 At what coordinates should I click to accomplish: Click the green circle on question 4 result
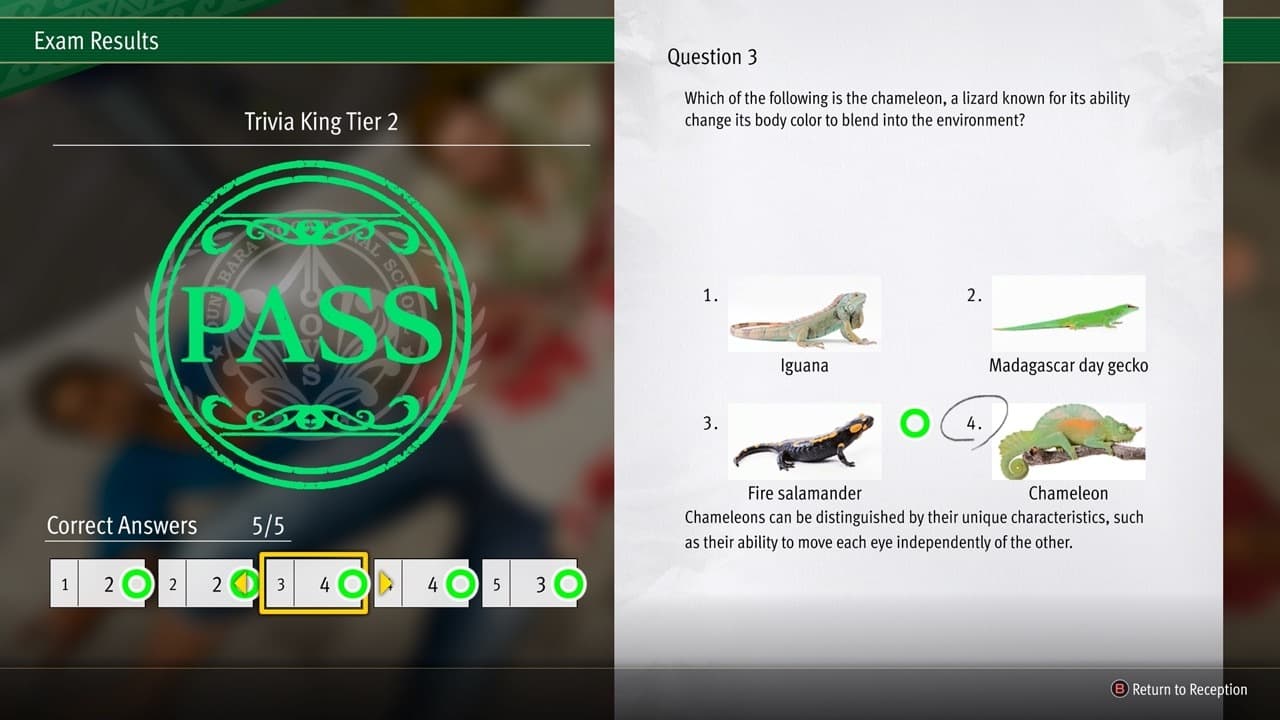[461, 584]
